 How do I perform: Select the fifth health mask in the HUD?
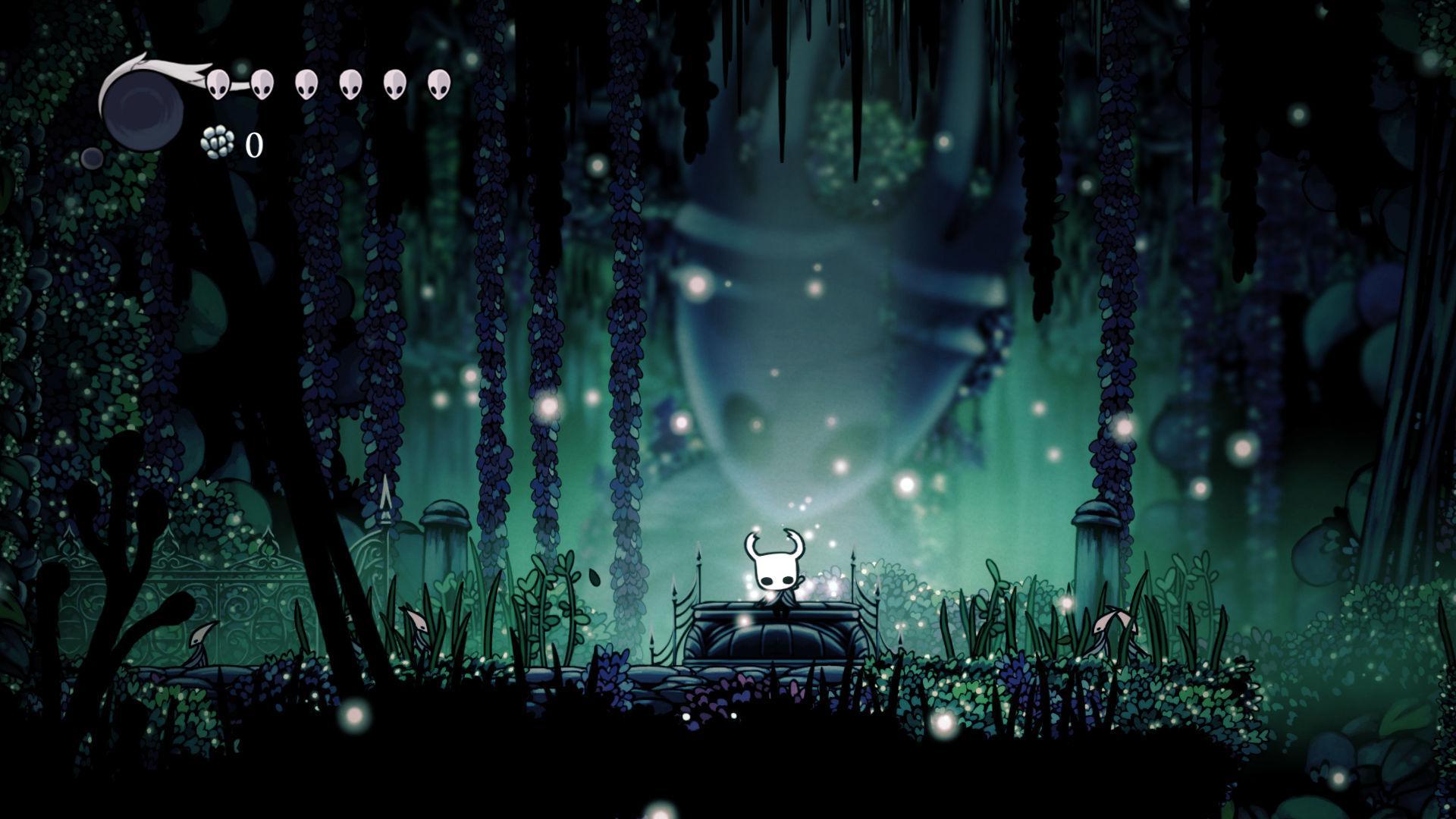coord(393,83)
